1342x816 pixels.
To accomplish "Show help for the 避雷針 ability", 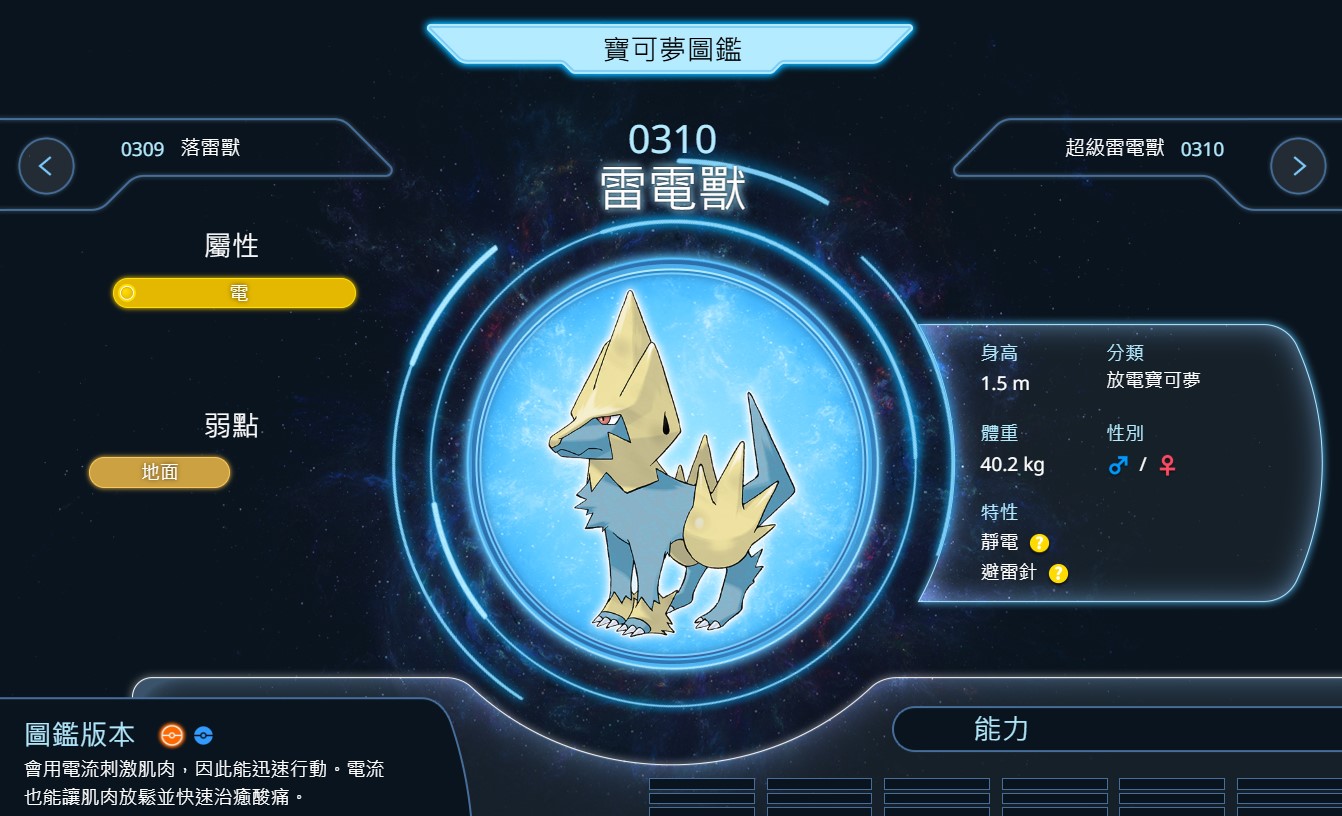I will pos(1058,573).
